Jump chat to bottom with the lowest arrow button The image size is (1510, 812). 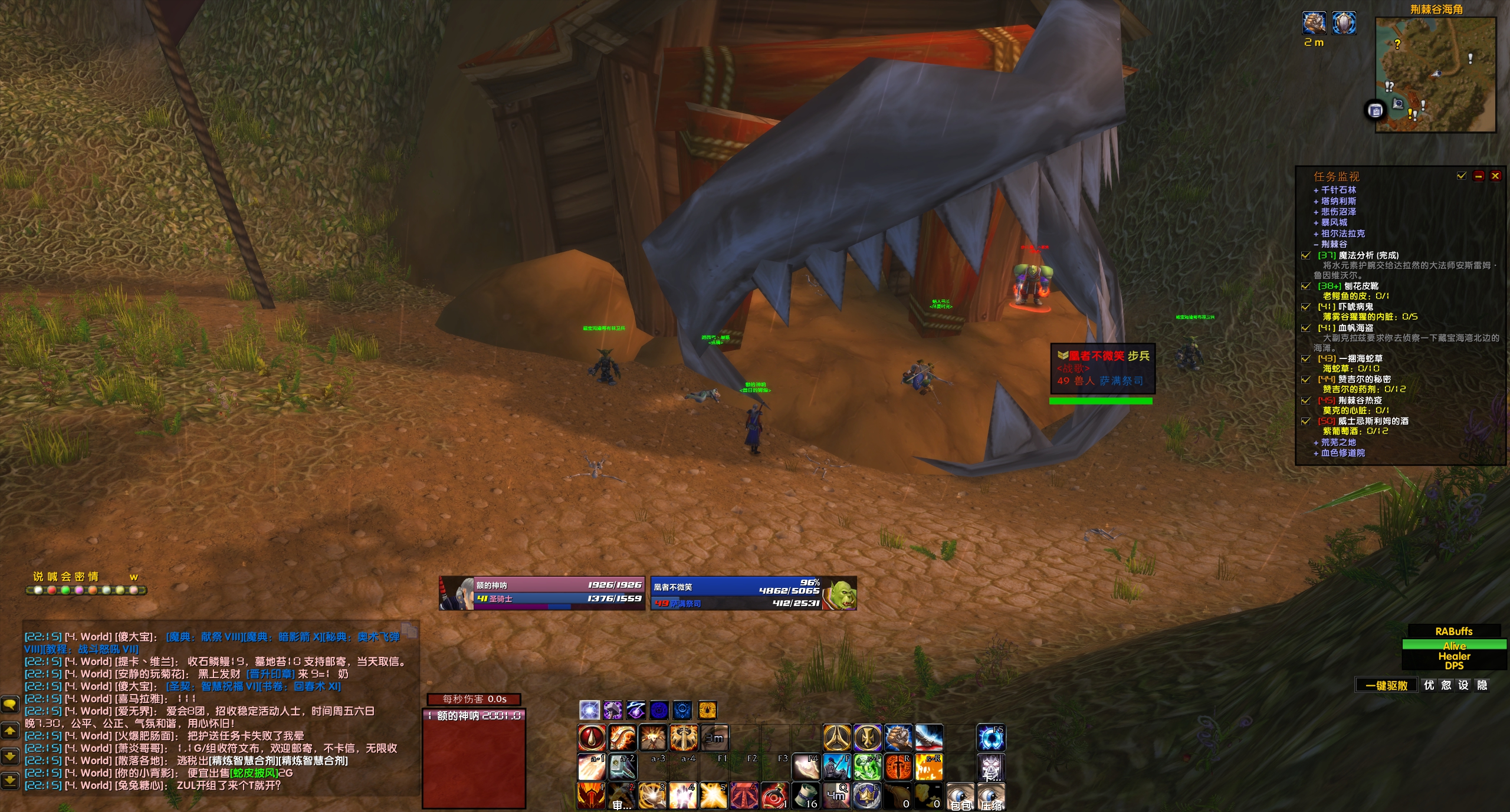pyautogui.click(x=10, y=781)
